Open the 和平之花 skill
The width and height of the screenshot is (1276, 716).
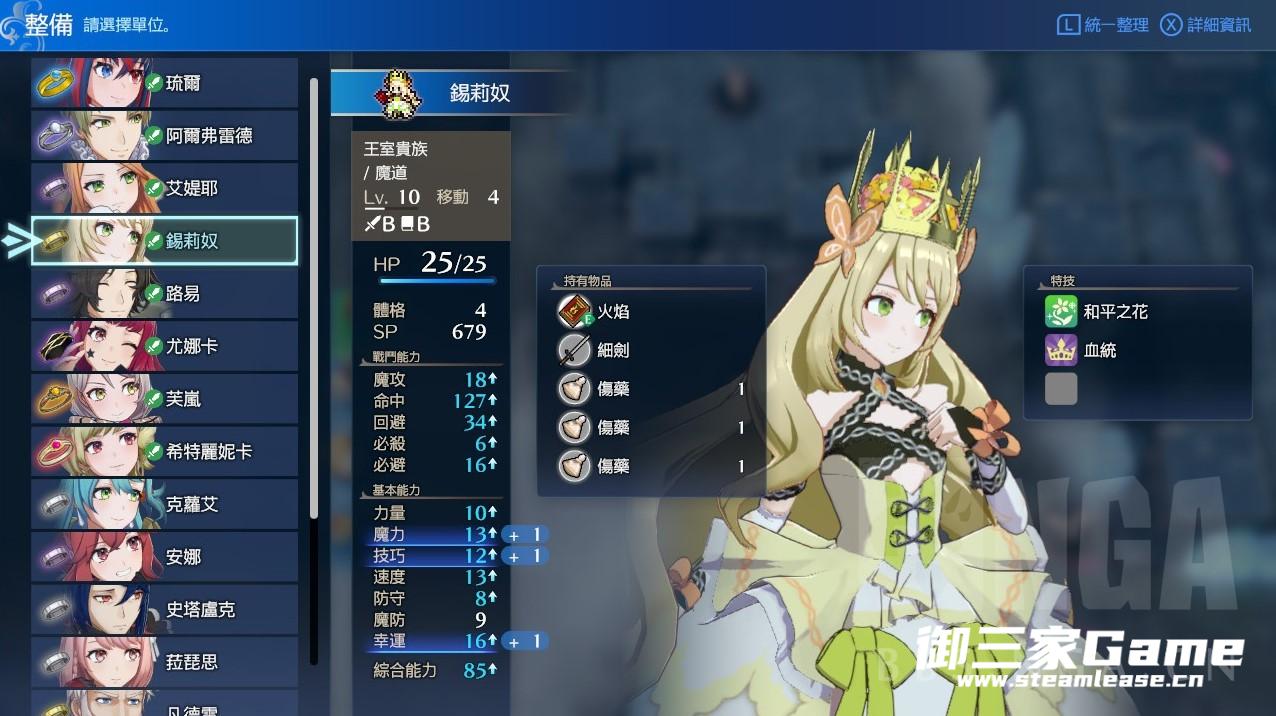pyautogui.click(x=1114, y=312)
